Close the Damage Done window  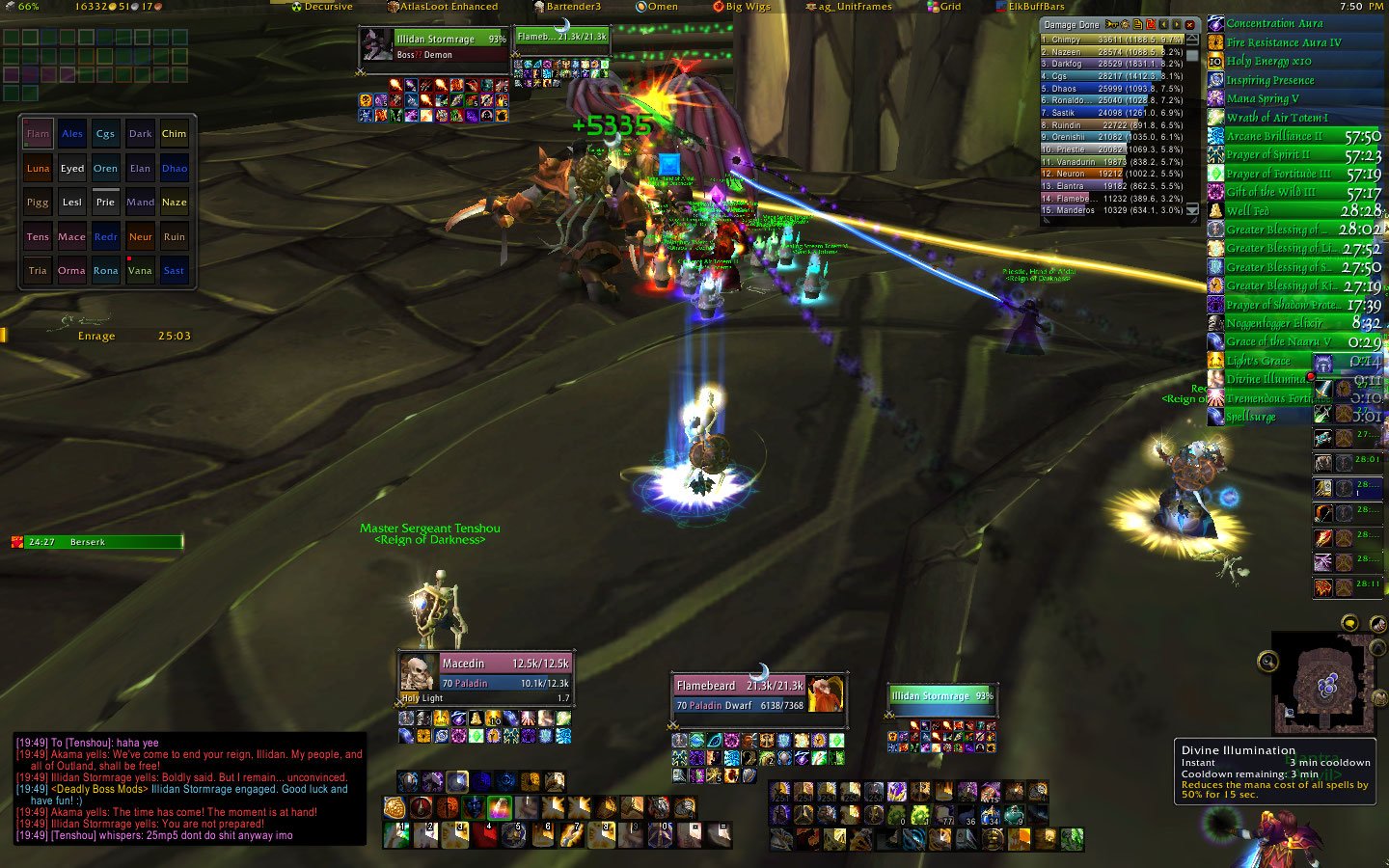click(x=1189, y=23)
